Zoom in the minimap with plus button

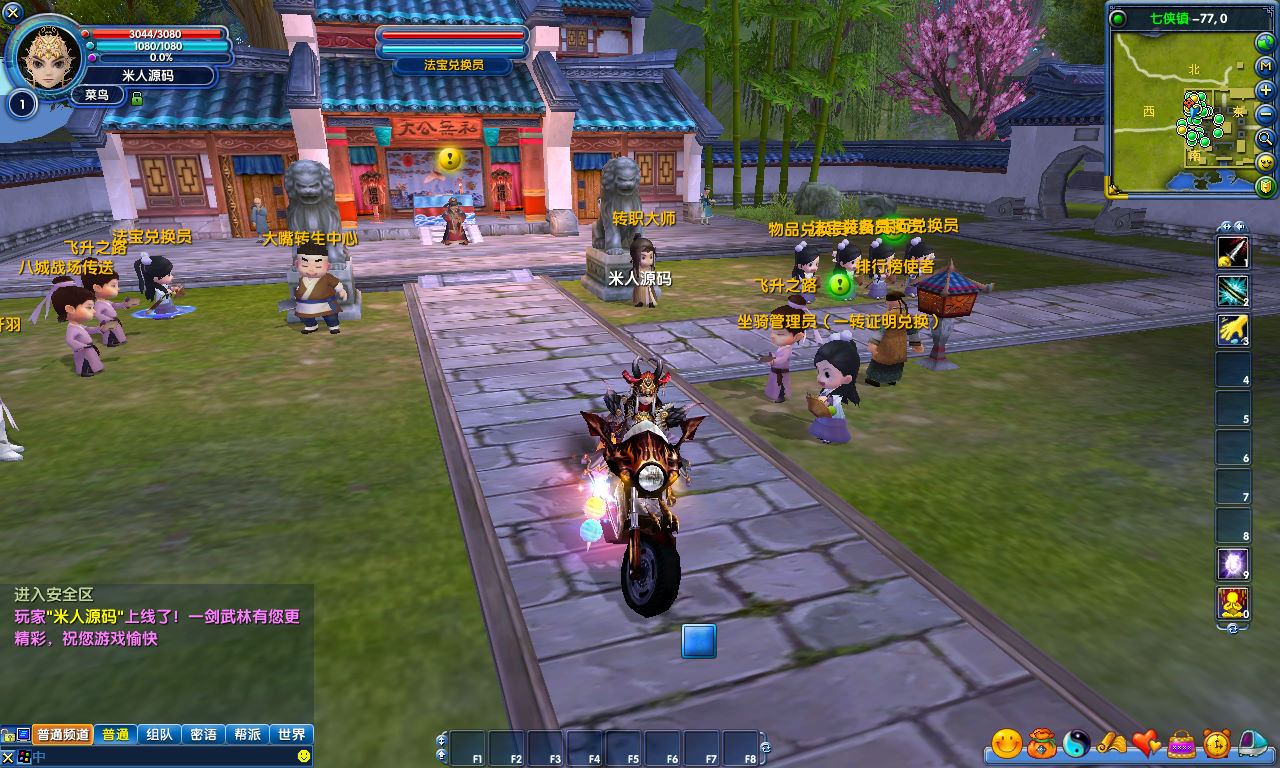(1266, 90)
